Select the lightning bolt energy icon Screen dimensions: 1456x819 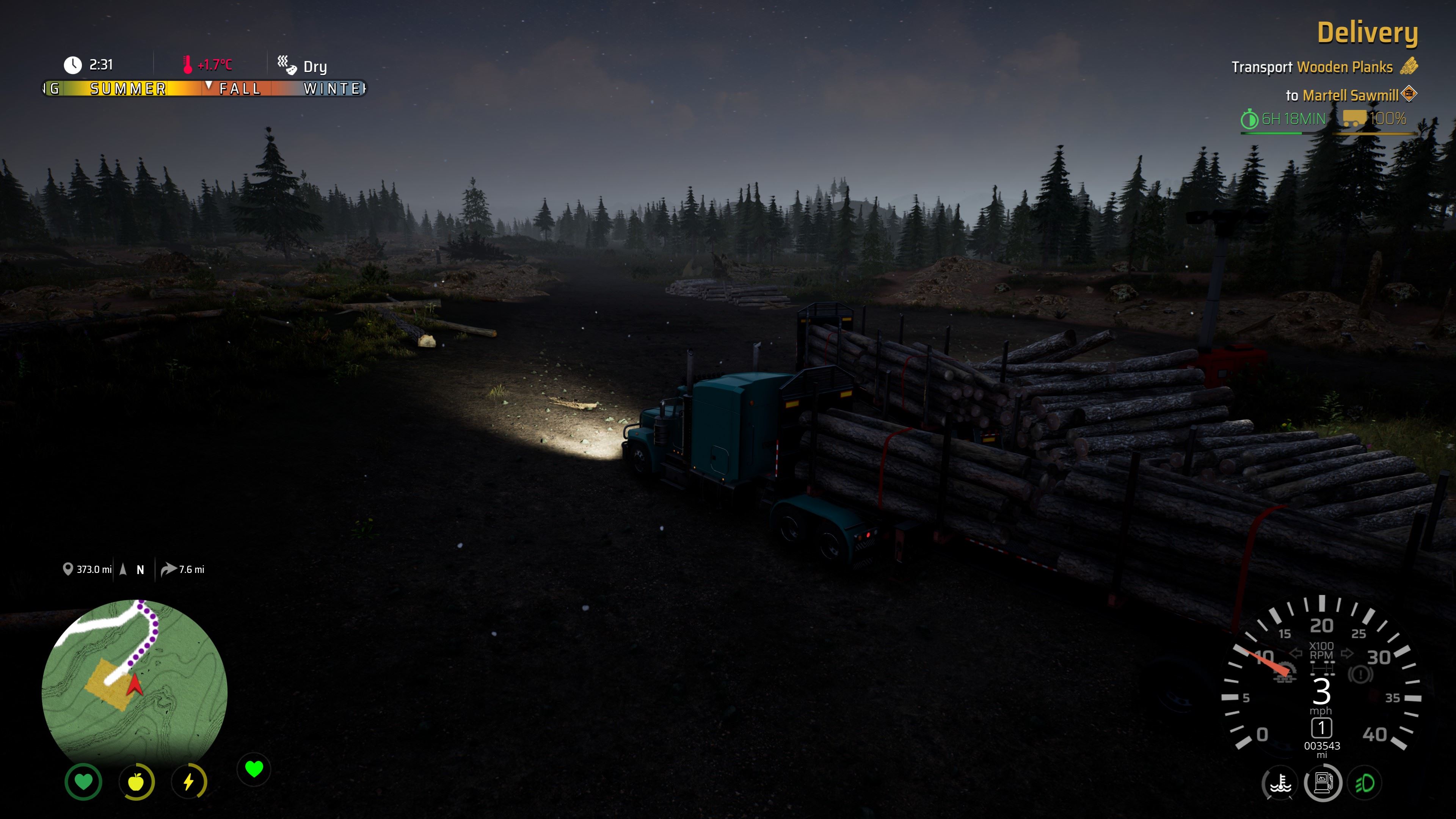[189, 782]
